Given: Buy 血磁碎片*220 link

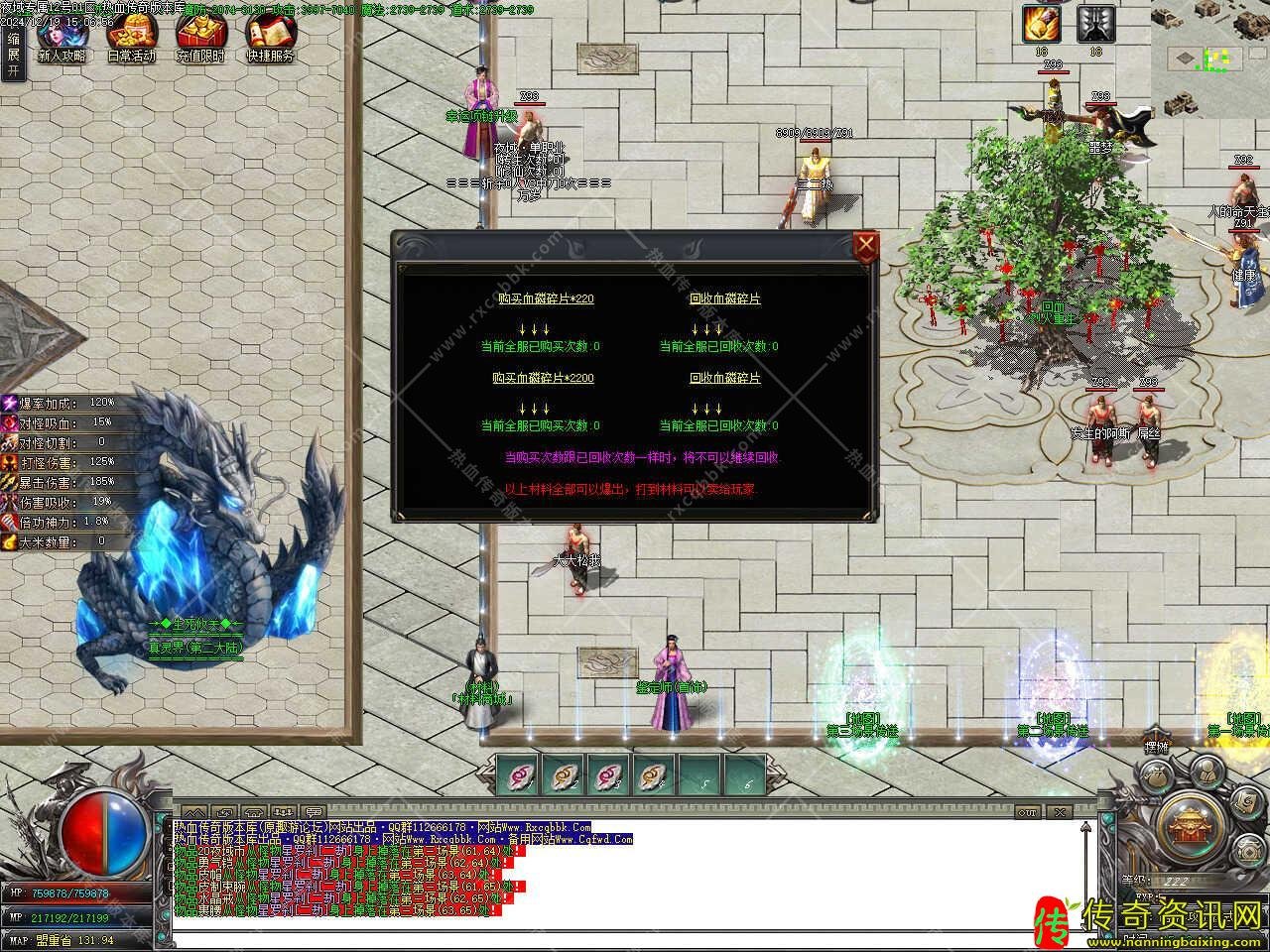Looking at the screenshot, I should pyautogui.click(x=546, y=298).
